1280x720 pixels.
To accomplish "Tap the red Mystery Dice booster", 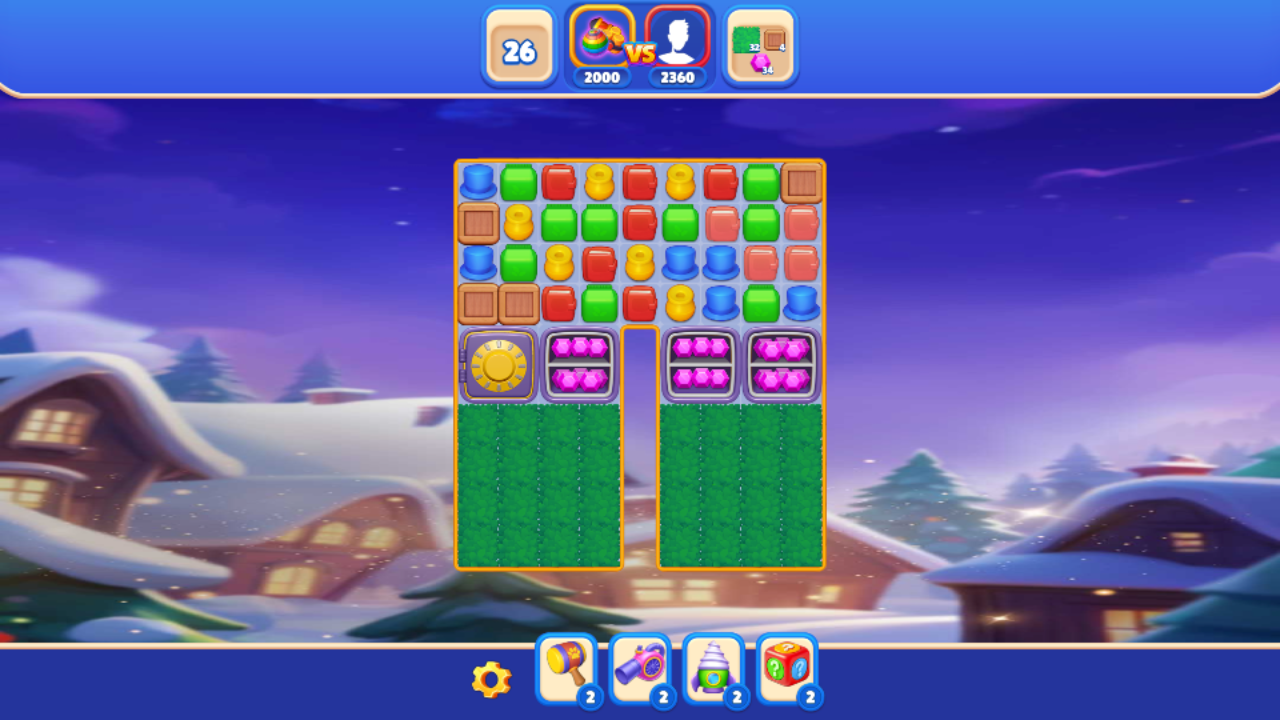I will pos(787,668).
